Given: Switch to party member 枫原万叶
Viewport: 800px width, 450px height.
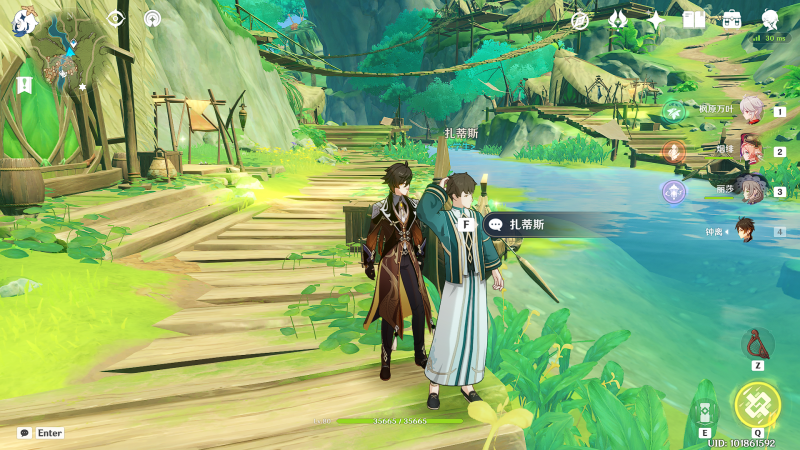Looking at the screenshot, I should tap(748, 111).
